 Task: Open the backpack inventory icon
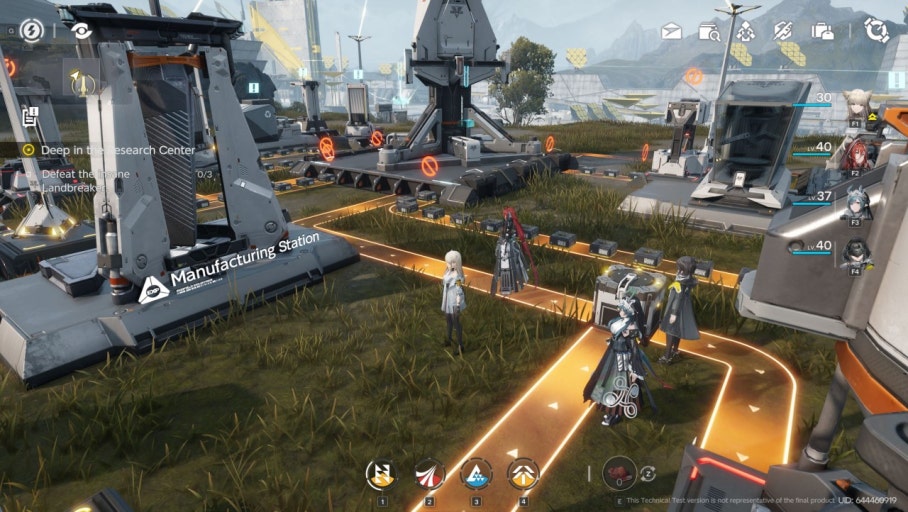pos(822,31)
